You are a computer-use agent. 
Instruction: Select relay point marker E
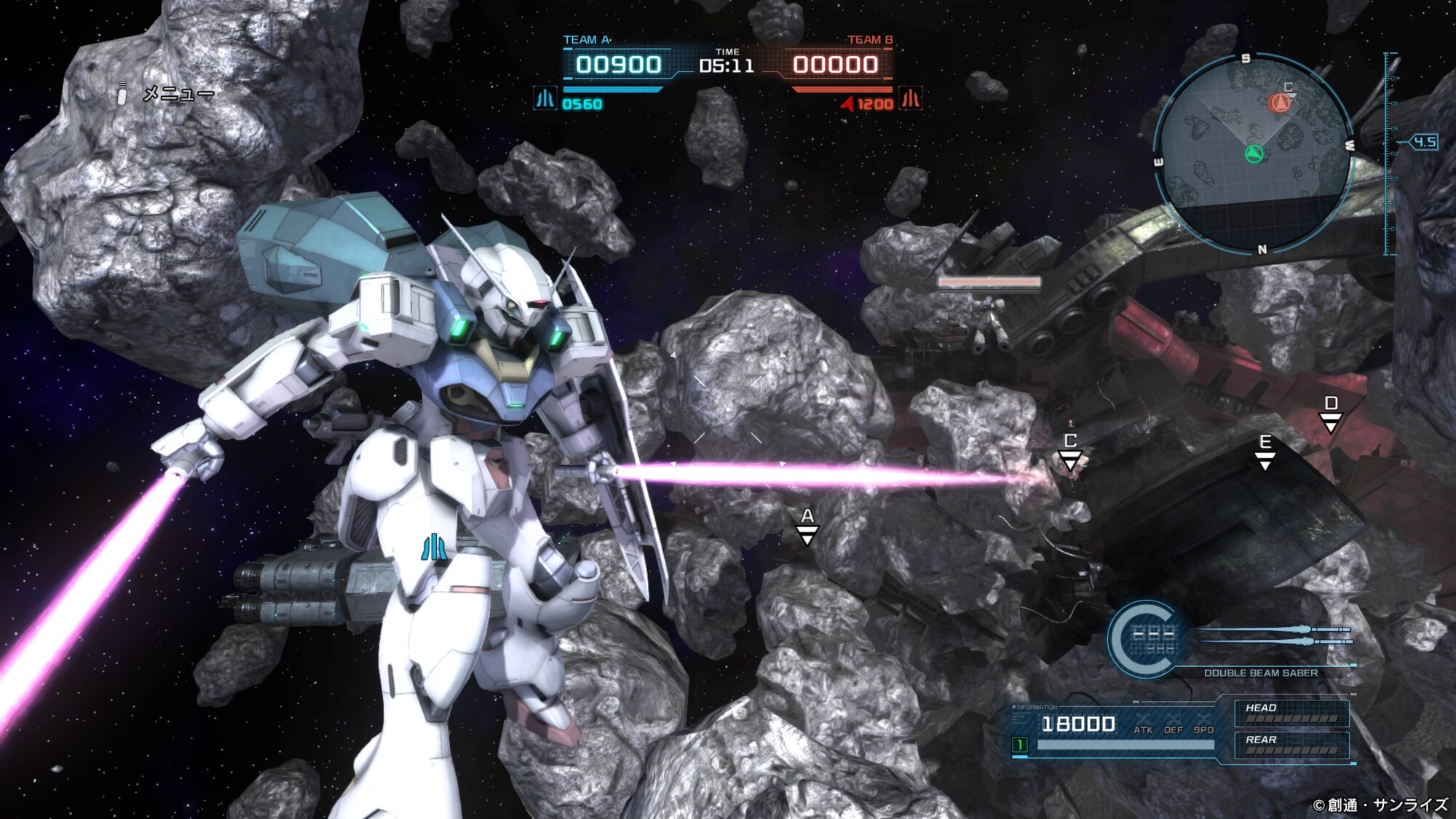(1265, 452)
